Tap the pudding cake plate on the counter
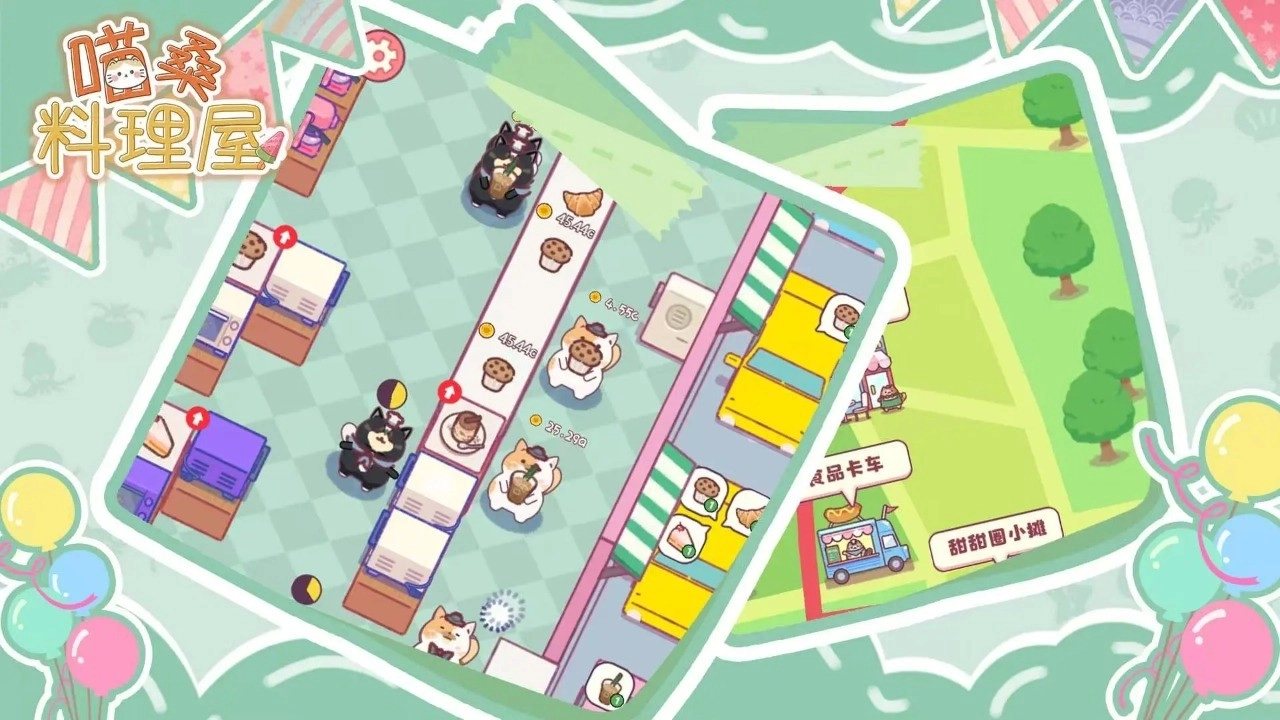 click(x=462, y=430)
